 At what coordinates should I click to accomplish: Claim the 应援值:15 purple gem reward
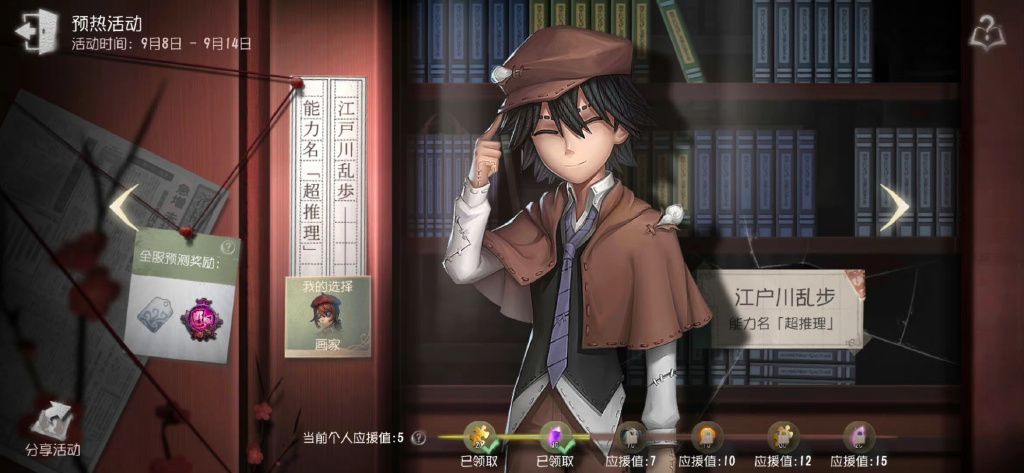858,436
